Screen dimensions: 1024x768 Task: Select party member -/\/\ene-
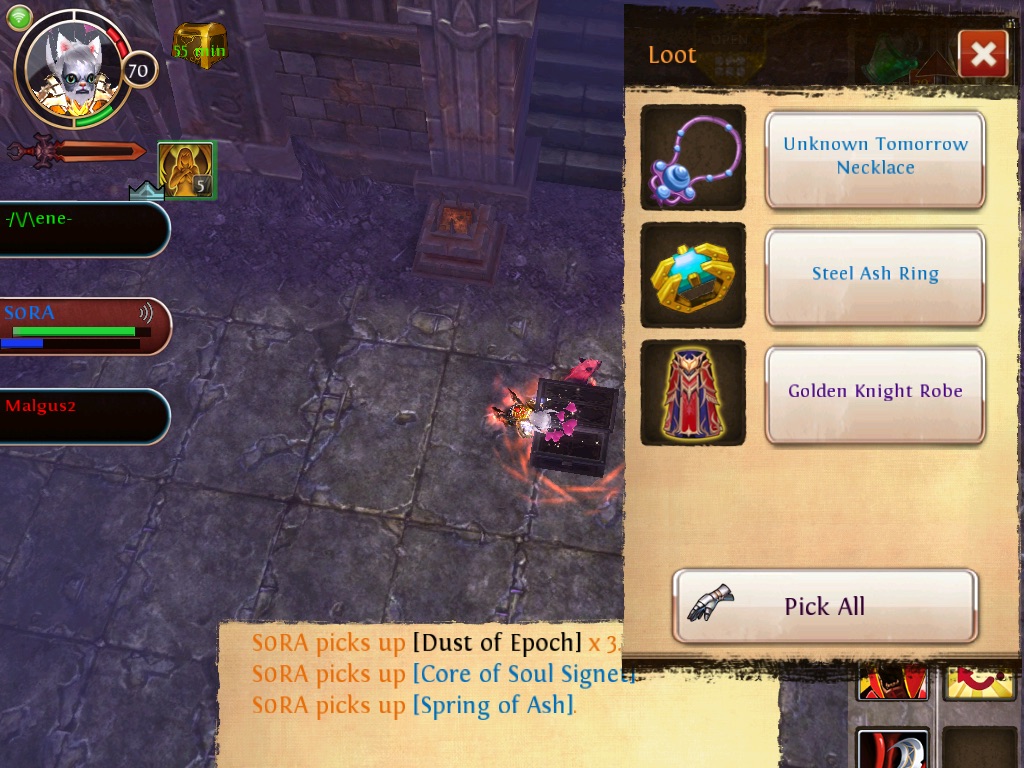coord(82,229)
